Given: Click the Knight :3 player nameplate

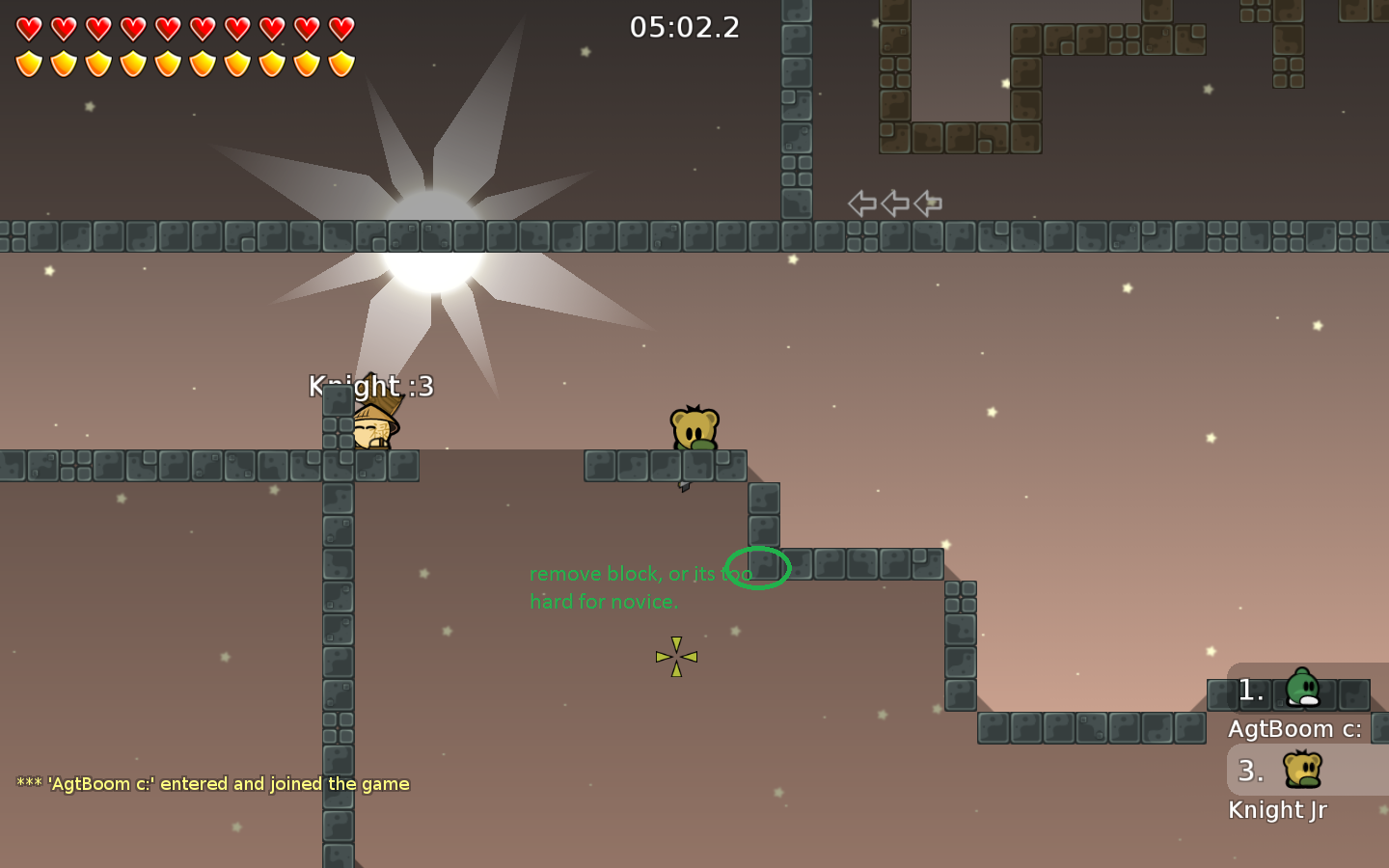Looking at the screenshot, I should pyautogui.click(x=370, y=385).
